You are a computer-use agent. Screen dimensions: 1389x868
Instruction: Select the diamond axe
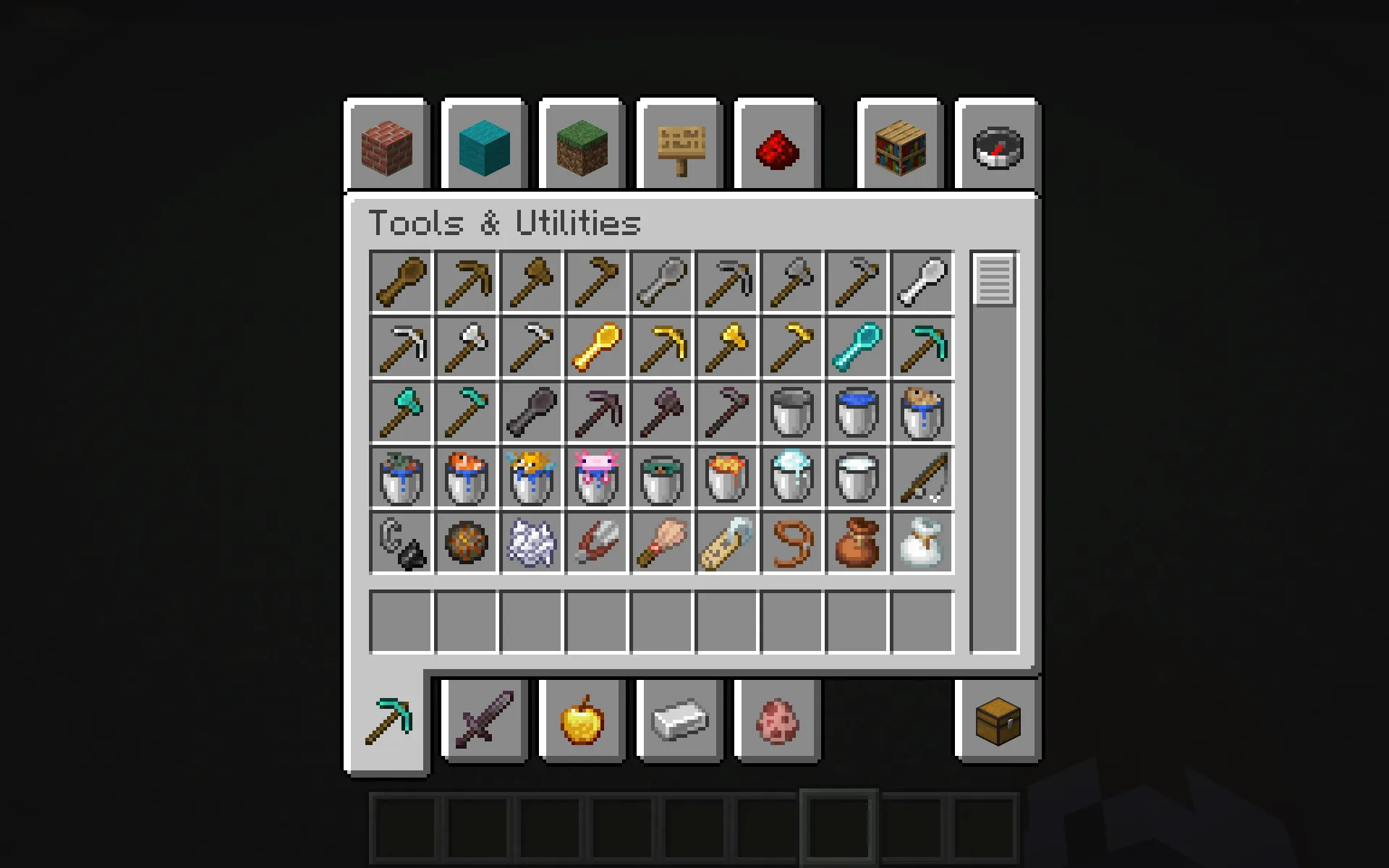tap(402, 412)
